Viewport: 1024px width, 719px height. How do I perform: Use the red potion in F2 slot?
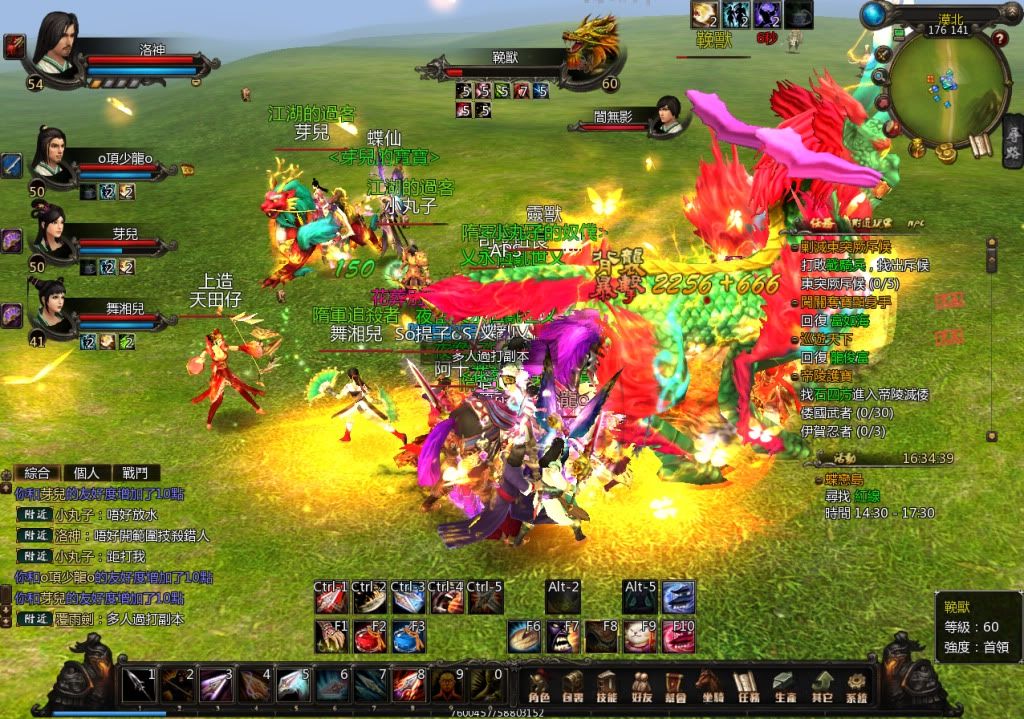point(367,636)
